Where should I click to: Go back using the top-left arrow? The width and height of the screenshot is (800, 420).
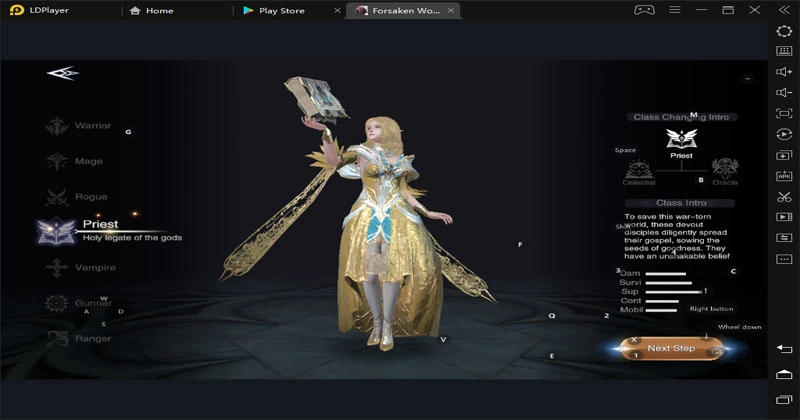pos(61,73)
